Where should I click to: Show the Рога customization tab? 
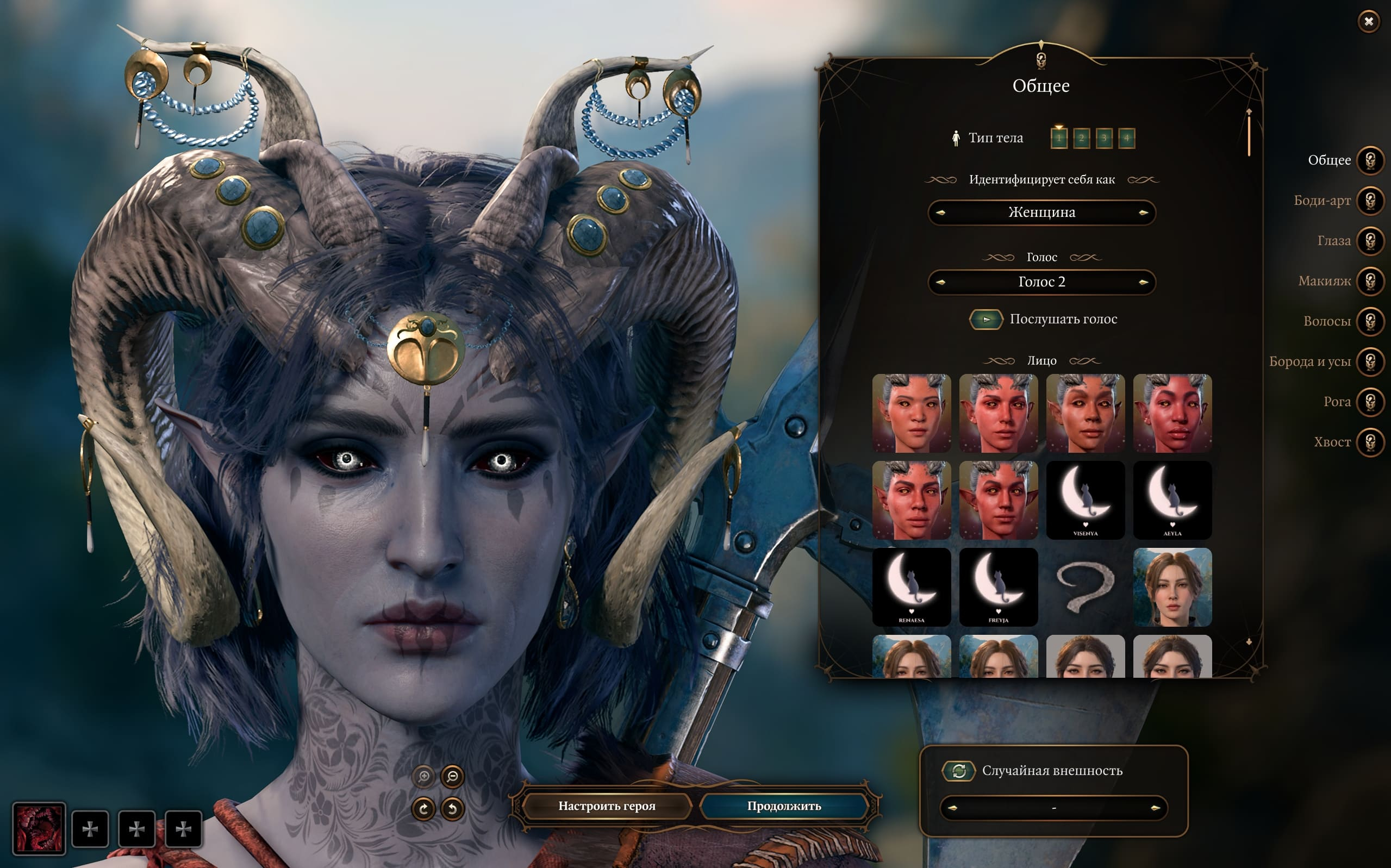1370,402
